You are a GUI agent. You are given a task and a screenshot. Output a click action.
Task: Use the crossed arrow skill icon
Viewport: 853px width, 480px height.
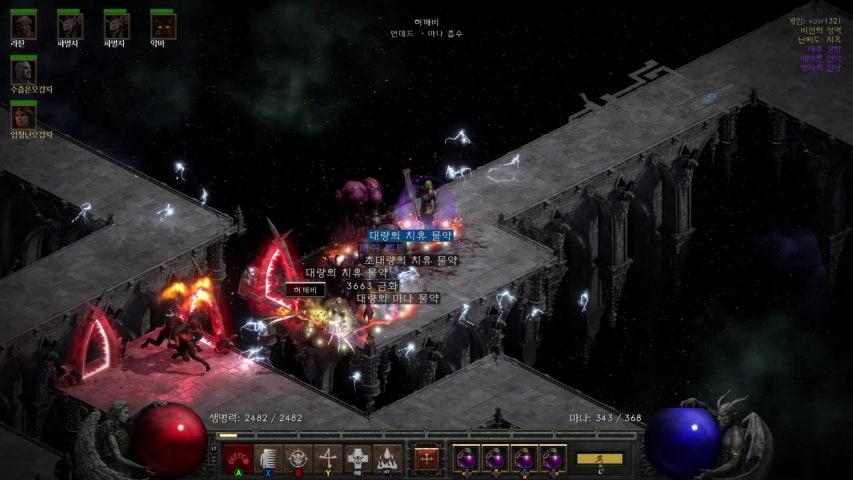coord(327,458)
